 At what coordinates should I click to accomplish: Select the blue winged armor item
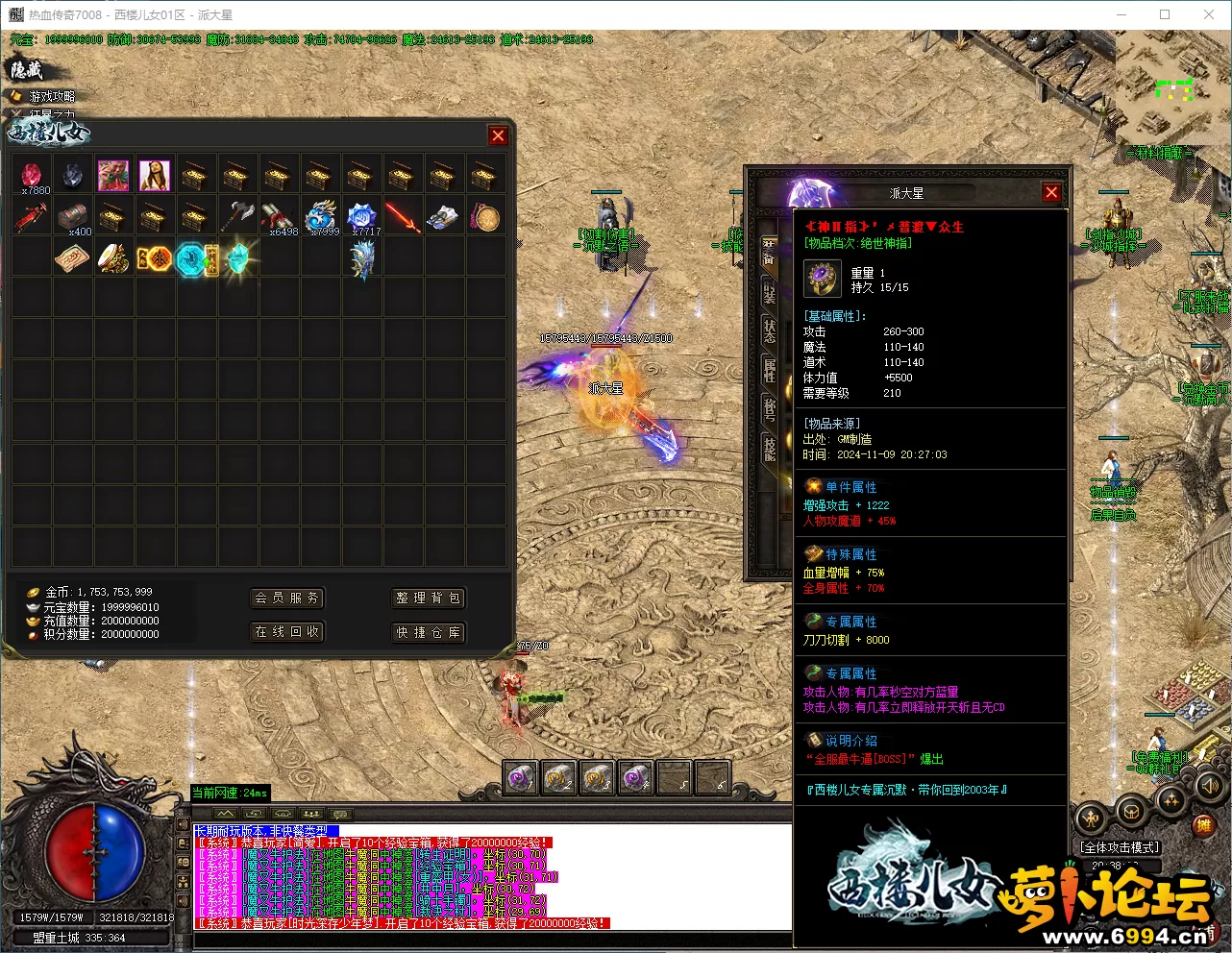[x=361, y=258]
